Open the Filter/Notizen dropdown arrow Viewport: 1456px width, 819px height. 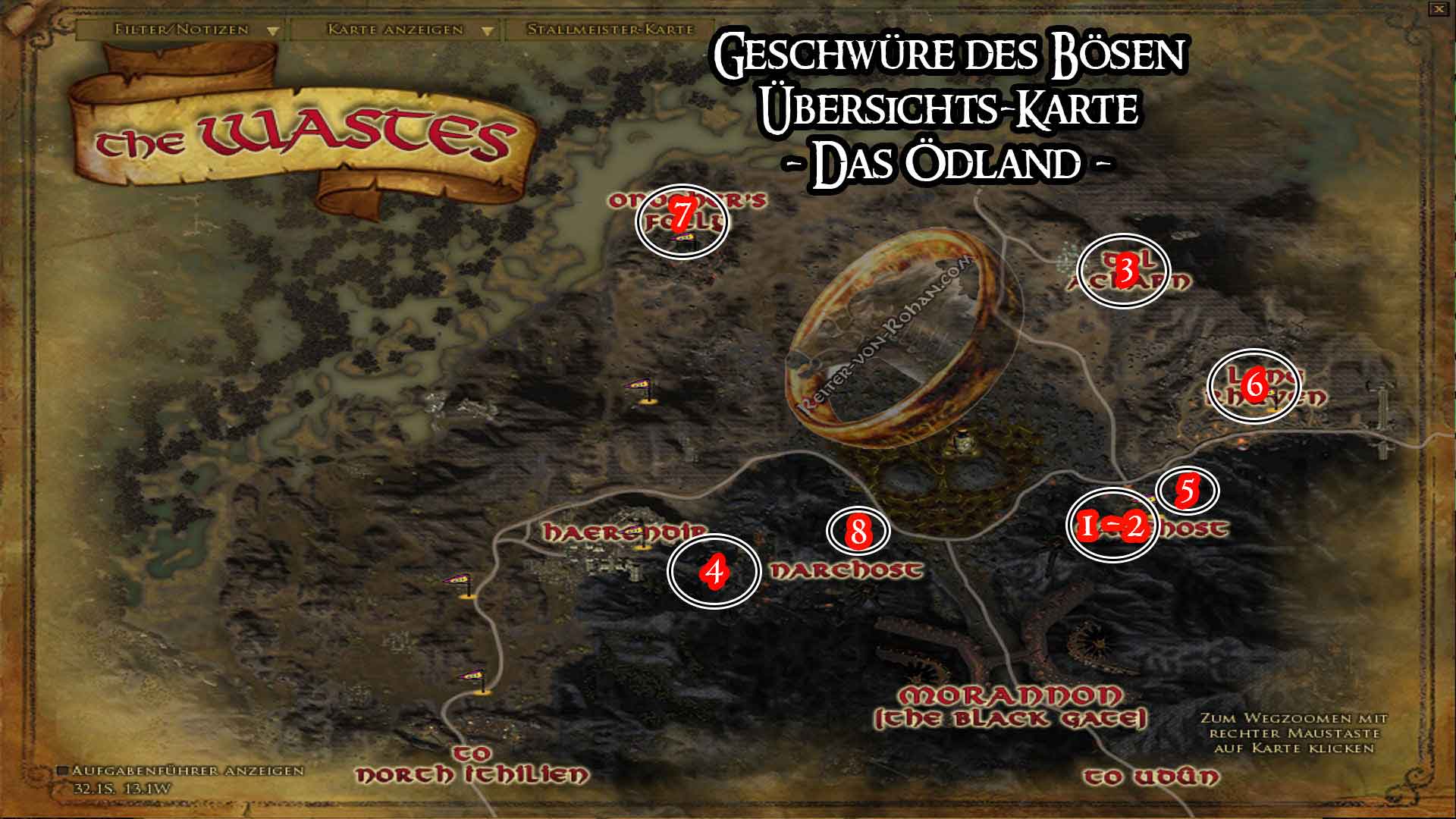[x=273, y=31]
